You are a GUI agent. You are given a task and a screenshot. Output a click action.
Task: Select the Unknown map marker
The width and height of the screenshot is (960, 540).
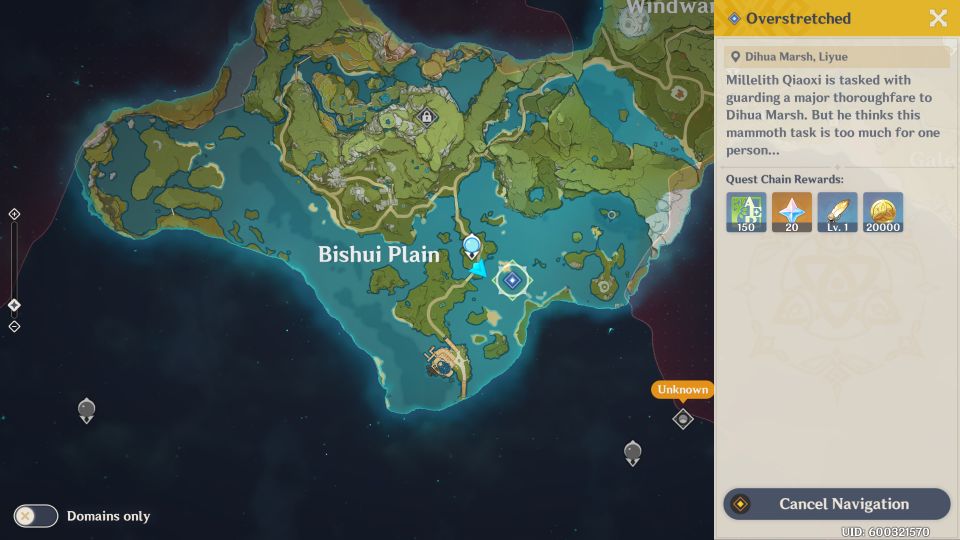683,418
